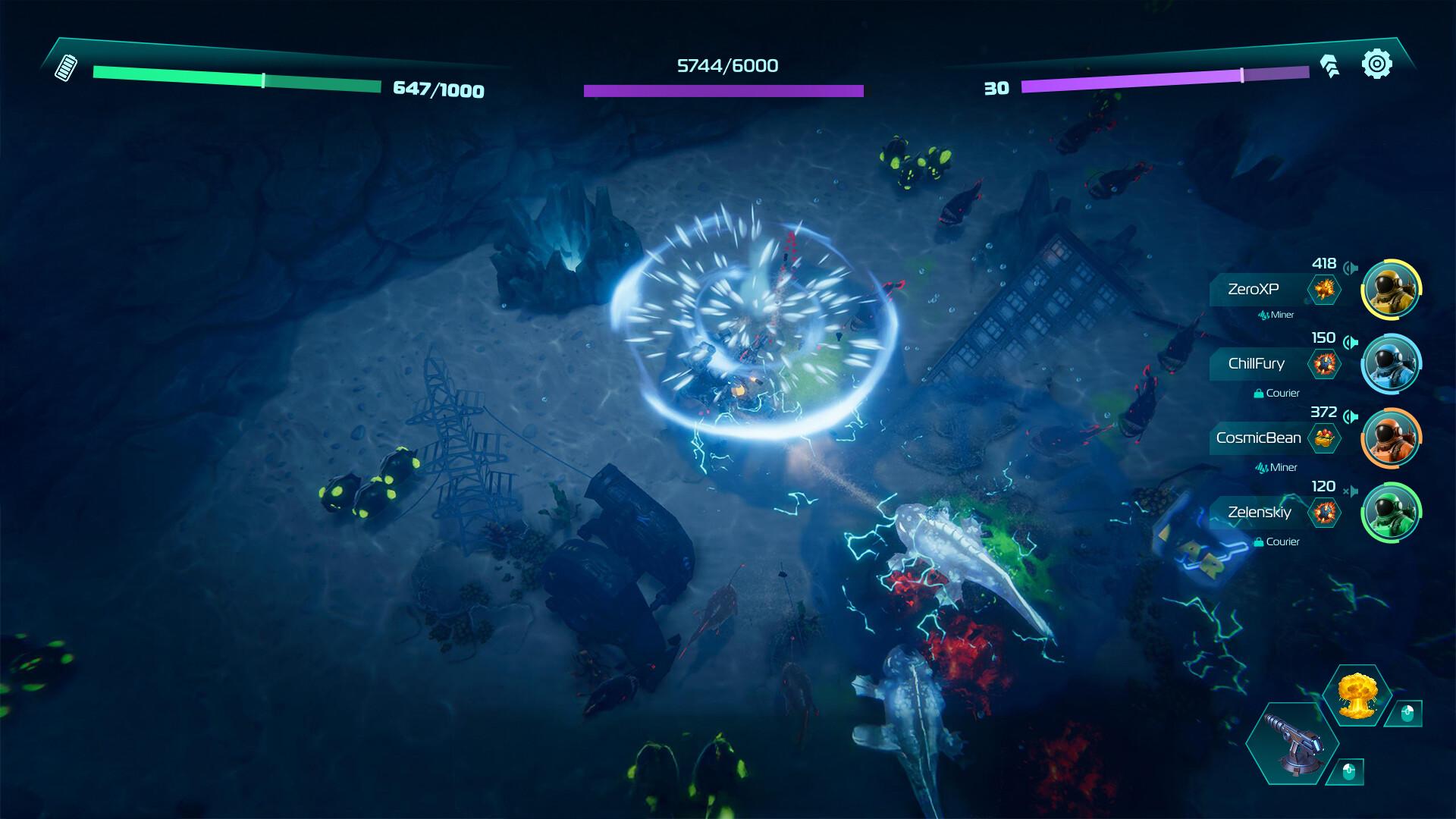Click the mouse-button hint beside the nuke ability
Screen dimensions: 1456x819
1407,714
